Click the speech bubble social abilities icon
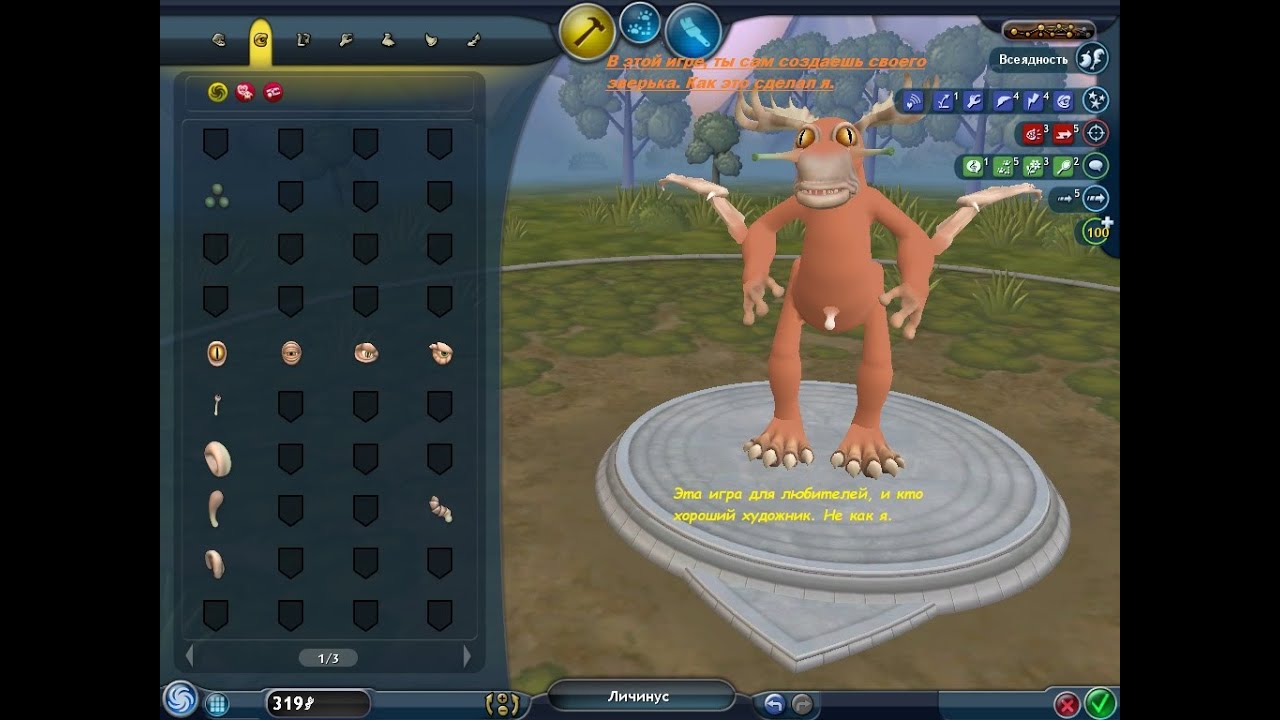This screenshot has height=720, width=1280. point(1096,166)
